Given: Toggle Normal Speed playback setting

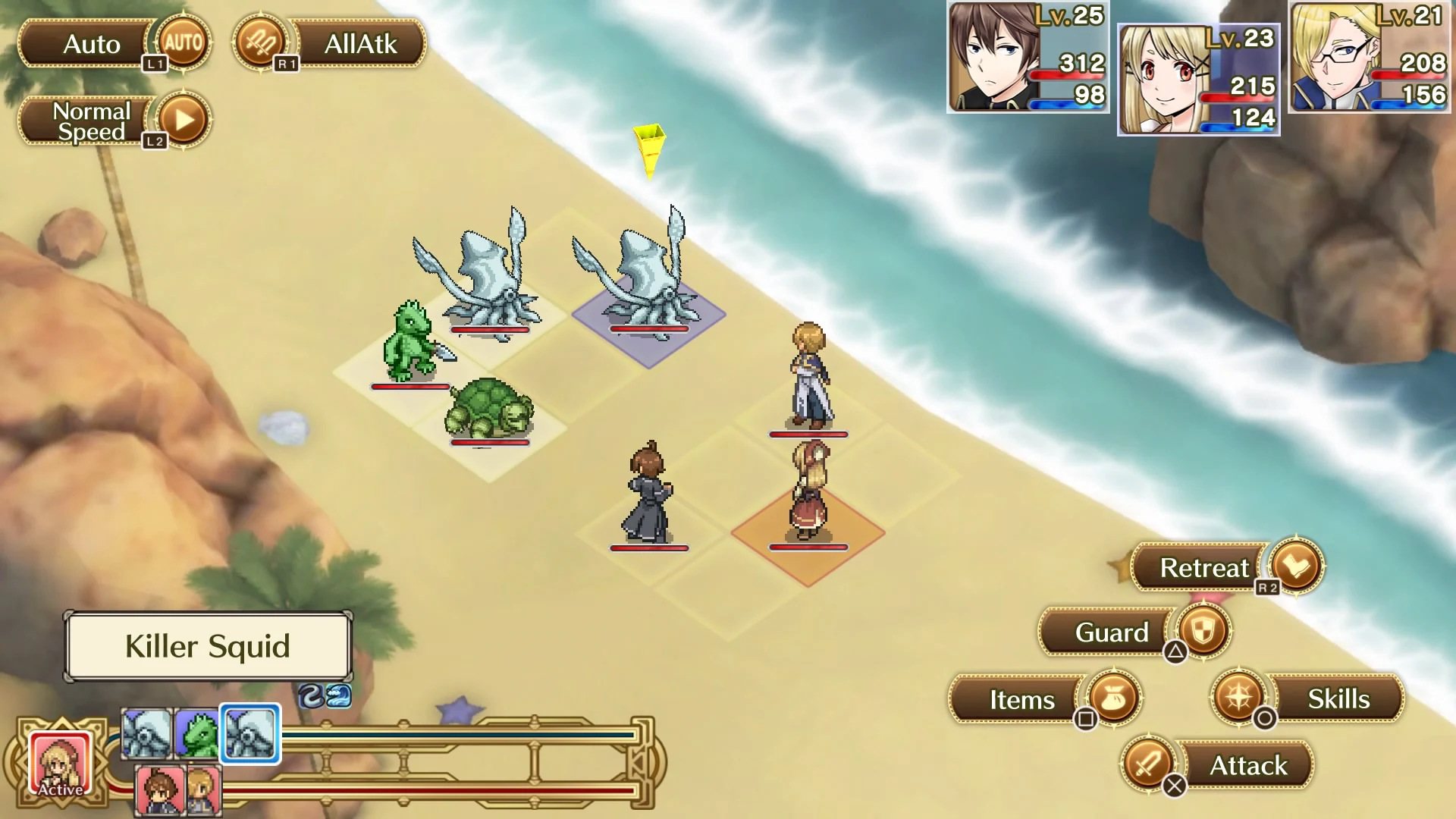Looking at the screenshot, I should click(91, 121).
